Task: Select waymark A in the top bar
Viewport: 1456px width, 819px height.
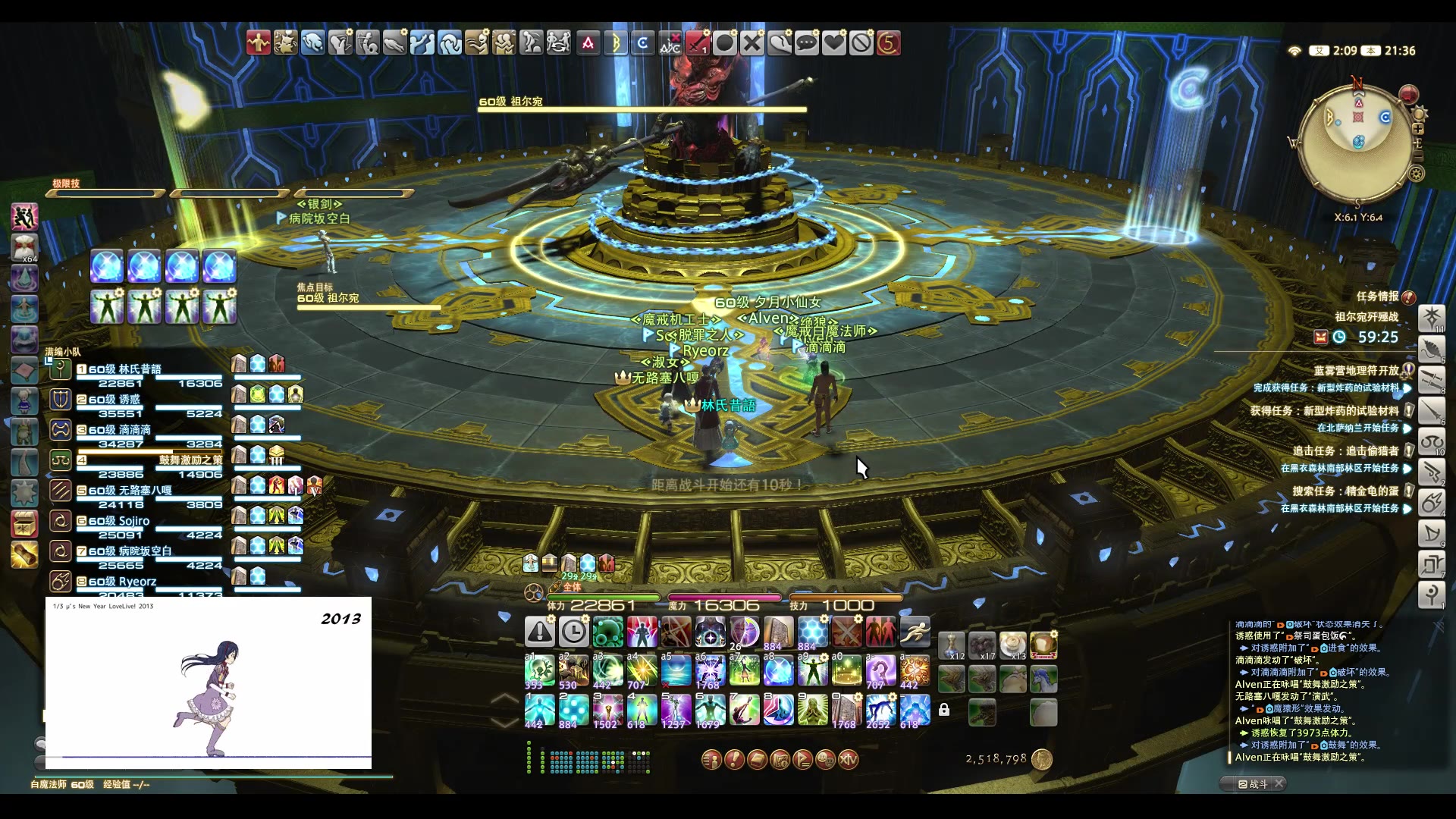Action: [x=588, y=43]
